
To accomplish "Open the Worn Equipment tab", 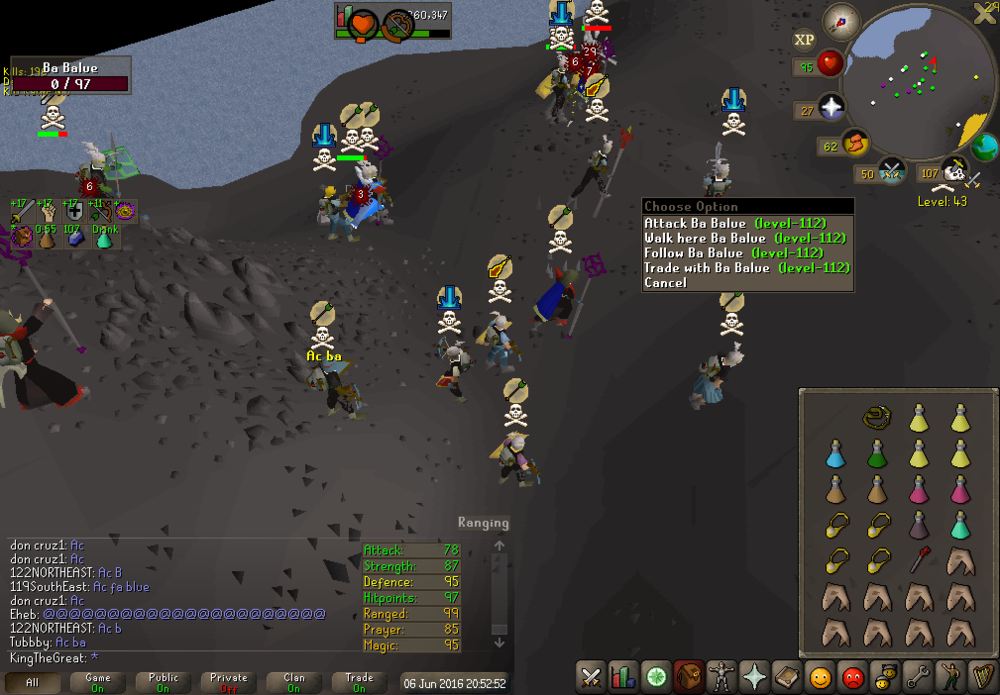I will (721, 678).
